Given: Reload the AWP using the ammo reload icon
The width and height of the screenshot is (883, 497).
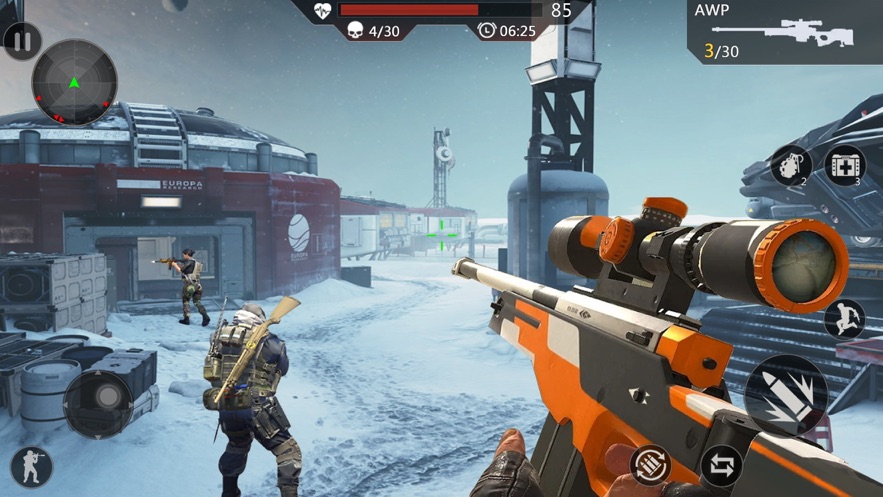Looking at the screenshot, I should pyautogui.click(x=650, y=465).
